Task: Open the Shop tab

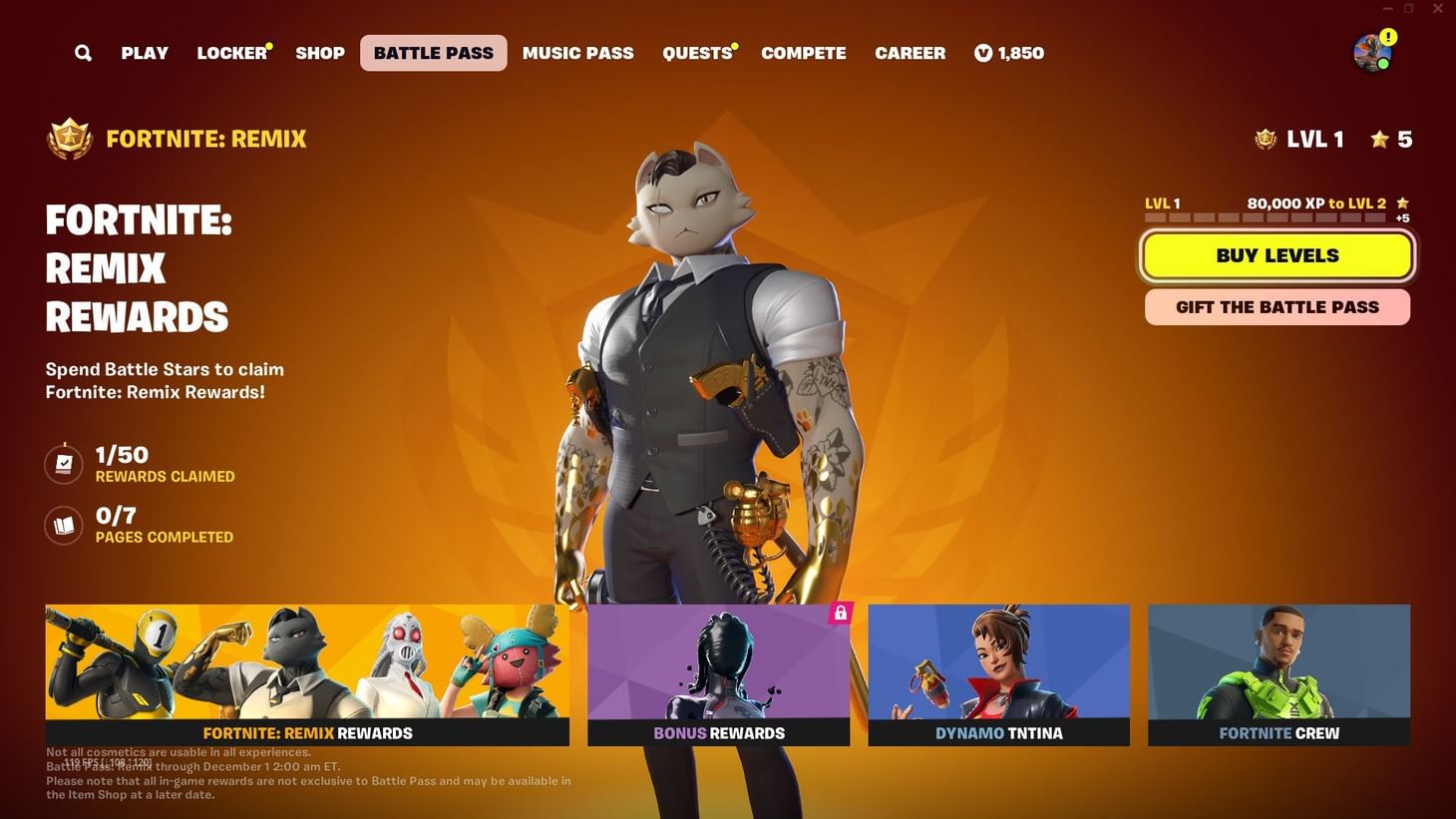Action: 319,52
